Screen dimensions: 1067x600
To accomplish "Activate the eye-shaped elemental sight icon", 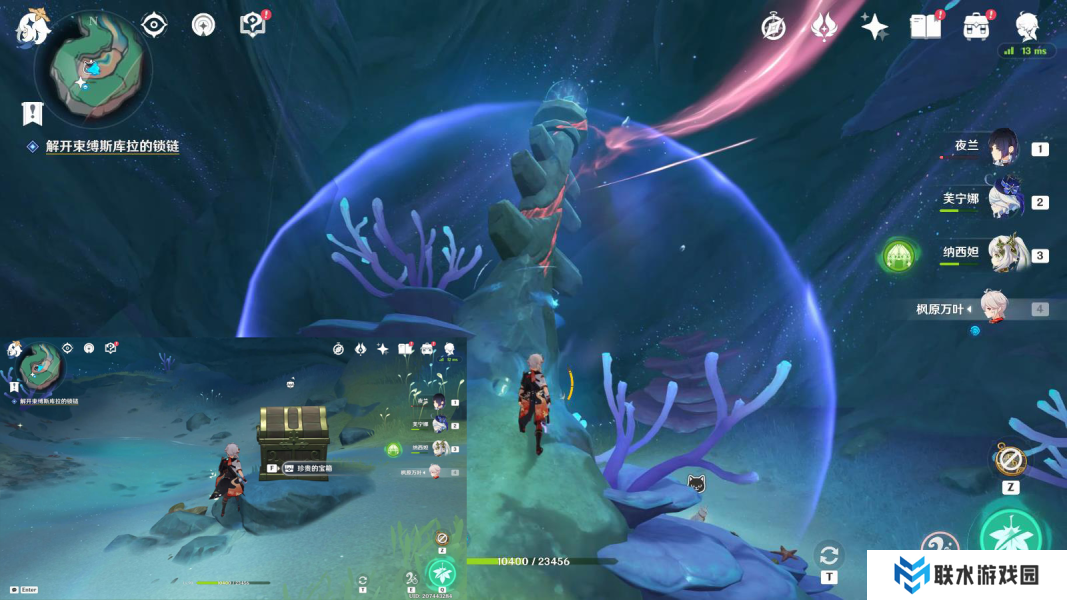I will coord(154,25).
